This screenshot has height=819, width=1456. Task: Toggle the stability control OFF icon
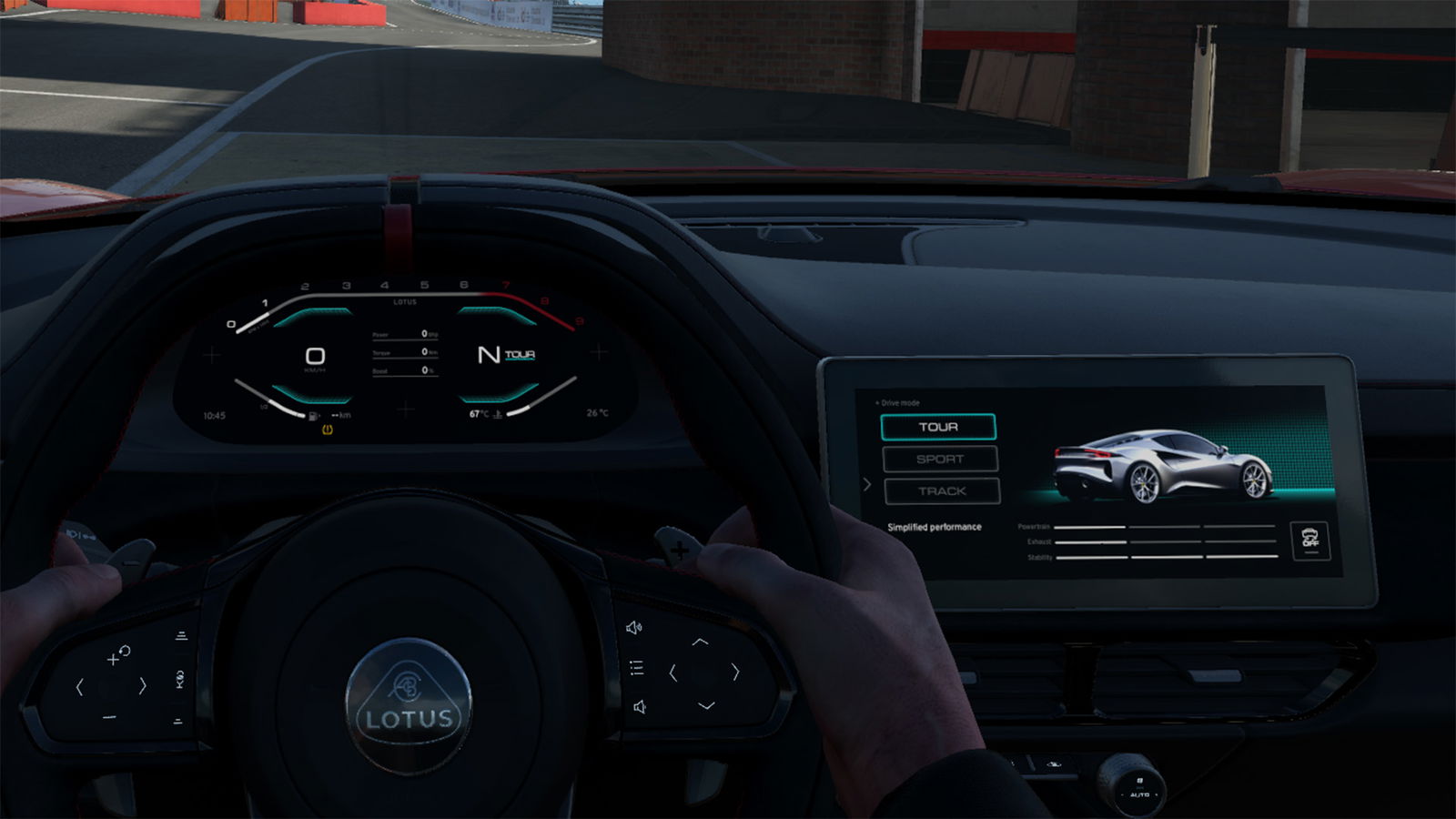(1310, 541)
